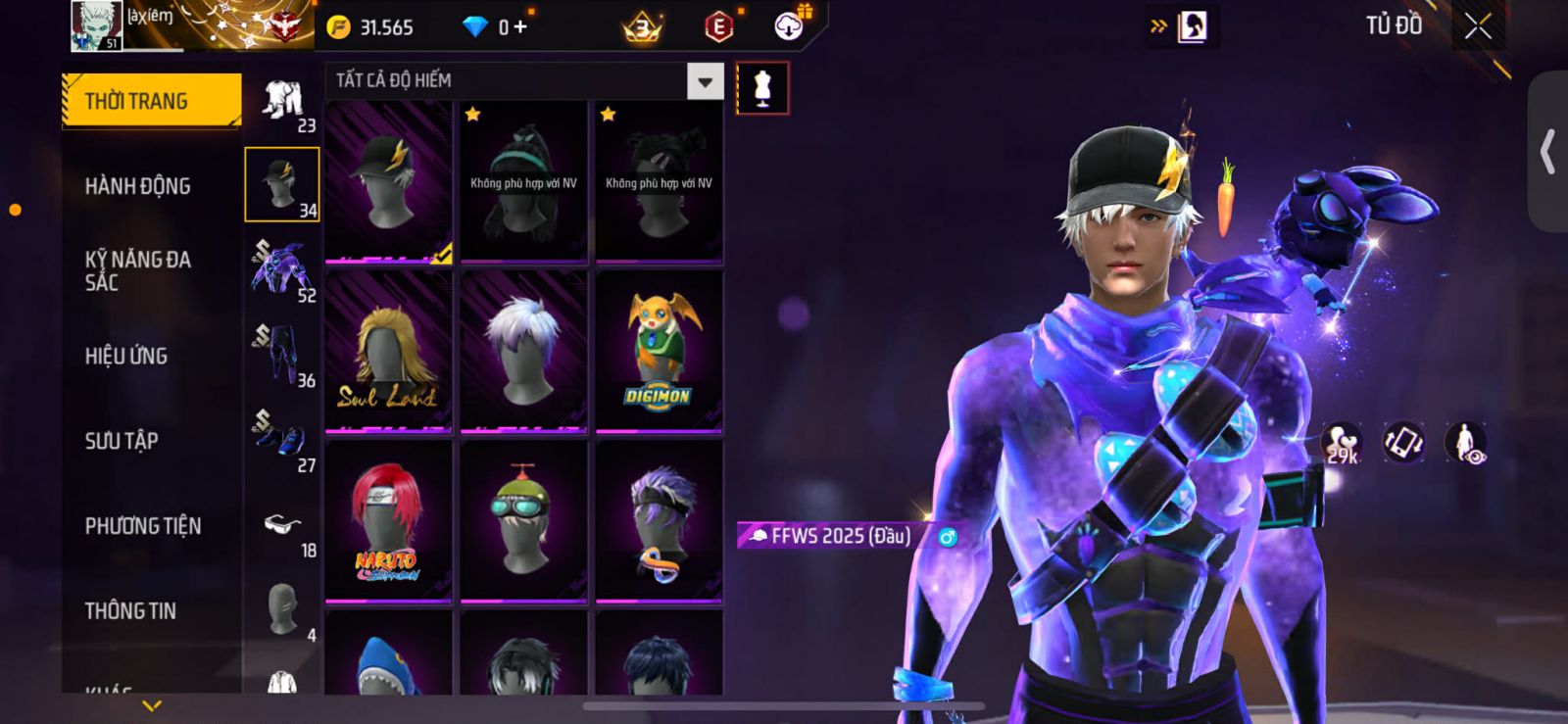This screenshot has width=1568, height=724.
Task: Expand the side panel arrow
Action: 1547,152
